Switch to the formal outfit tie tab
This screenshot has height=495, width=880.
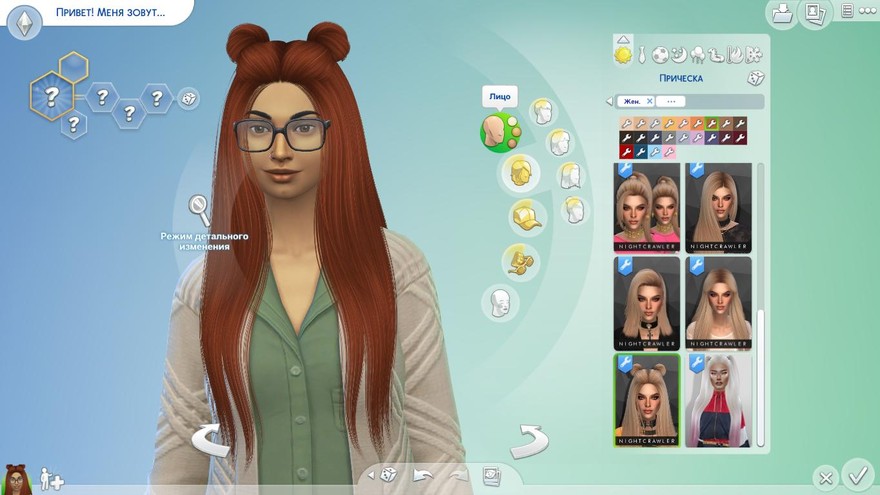[x=643, y=54]
